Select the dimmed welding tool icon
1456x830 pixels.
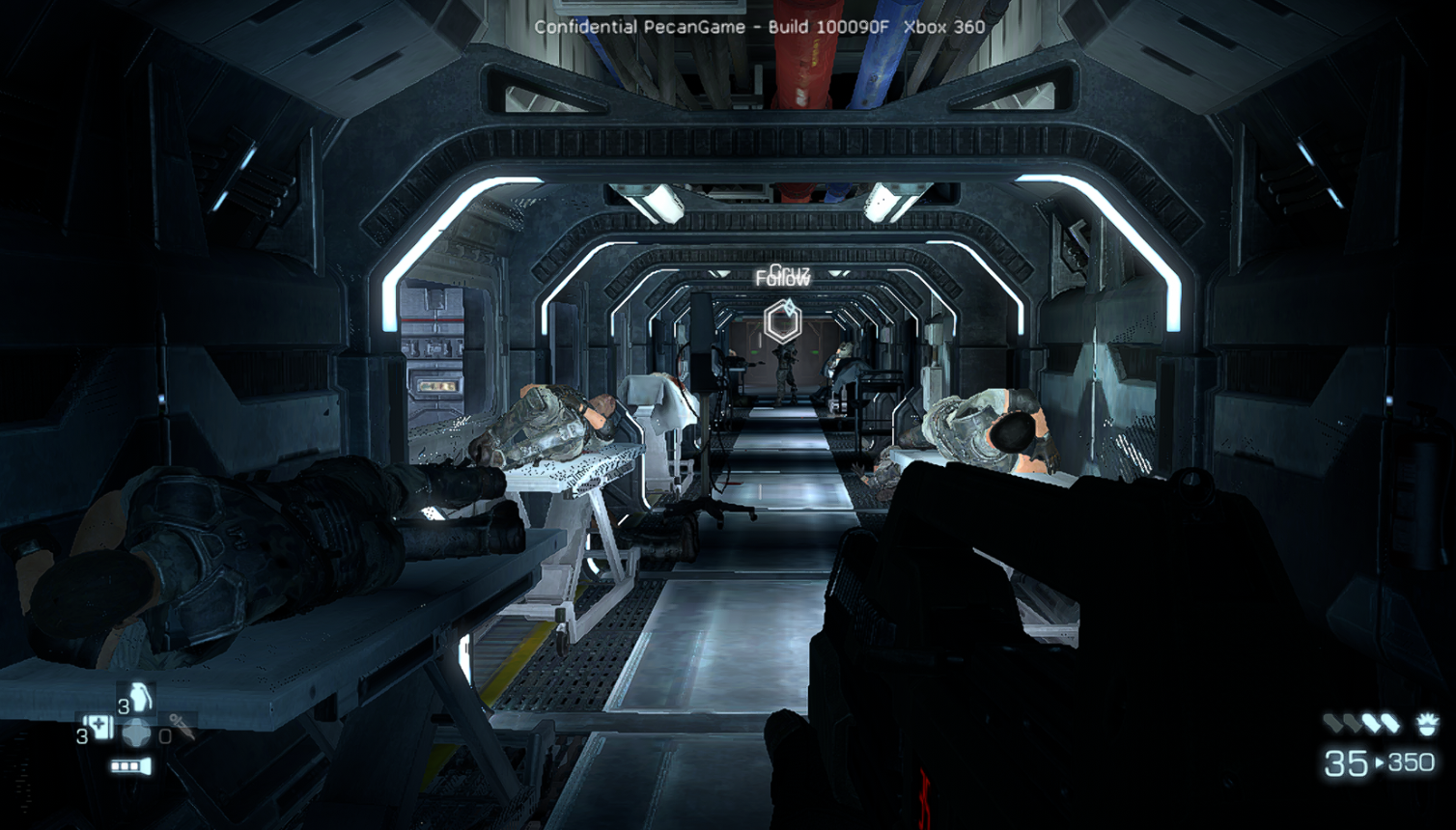[x=181, y=726]
